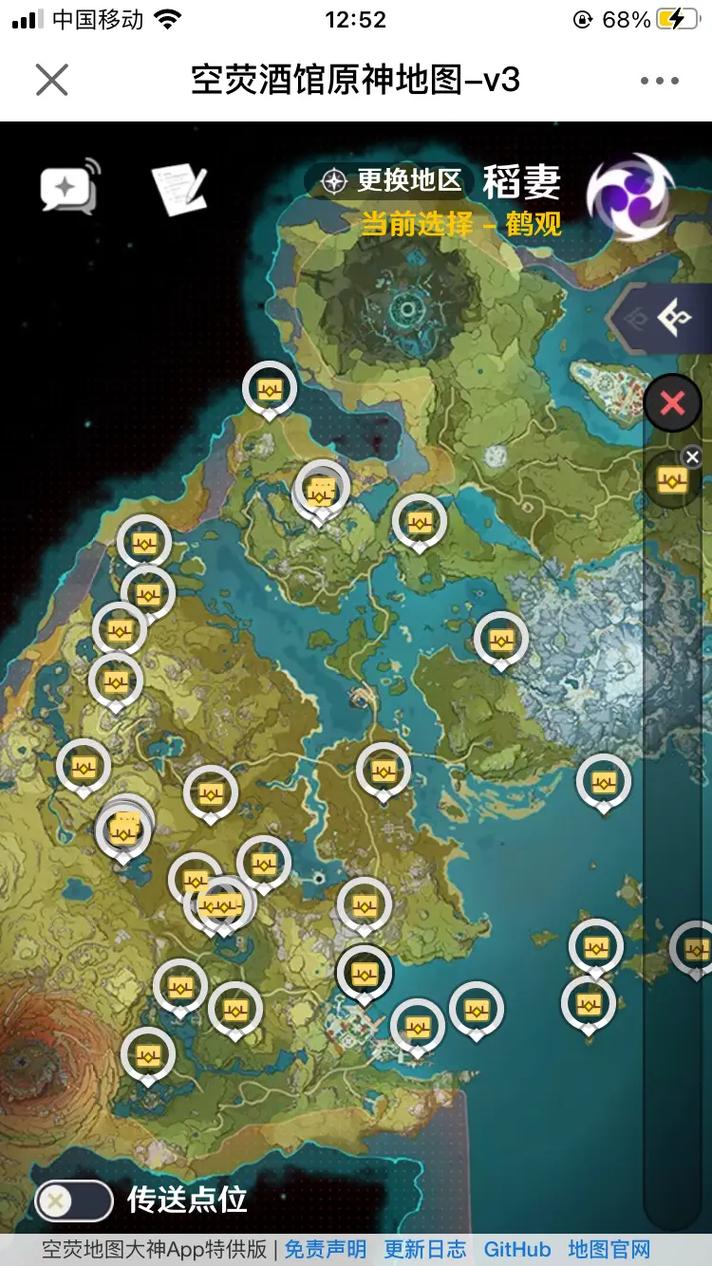712x1266 pixels.
Task: Select the purple Electro emblem icon
Action: pyautogui.click(x=628, y=195)
